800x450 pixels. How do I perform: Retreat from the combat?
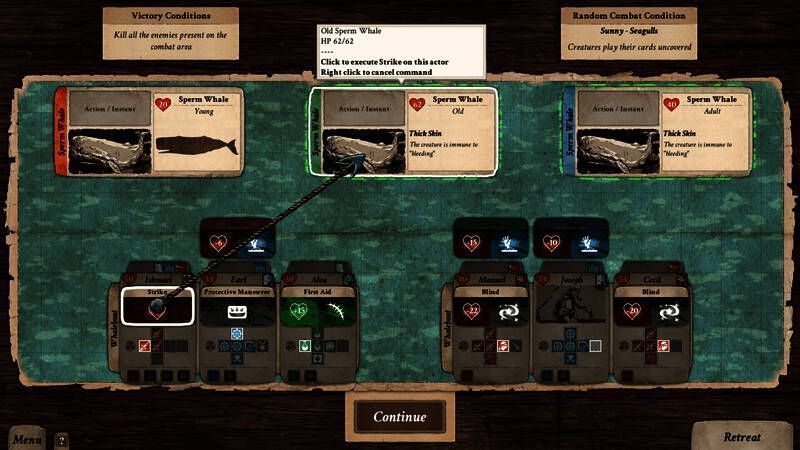(x=742, y=436)
